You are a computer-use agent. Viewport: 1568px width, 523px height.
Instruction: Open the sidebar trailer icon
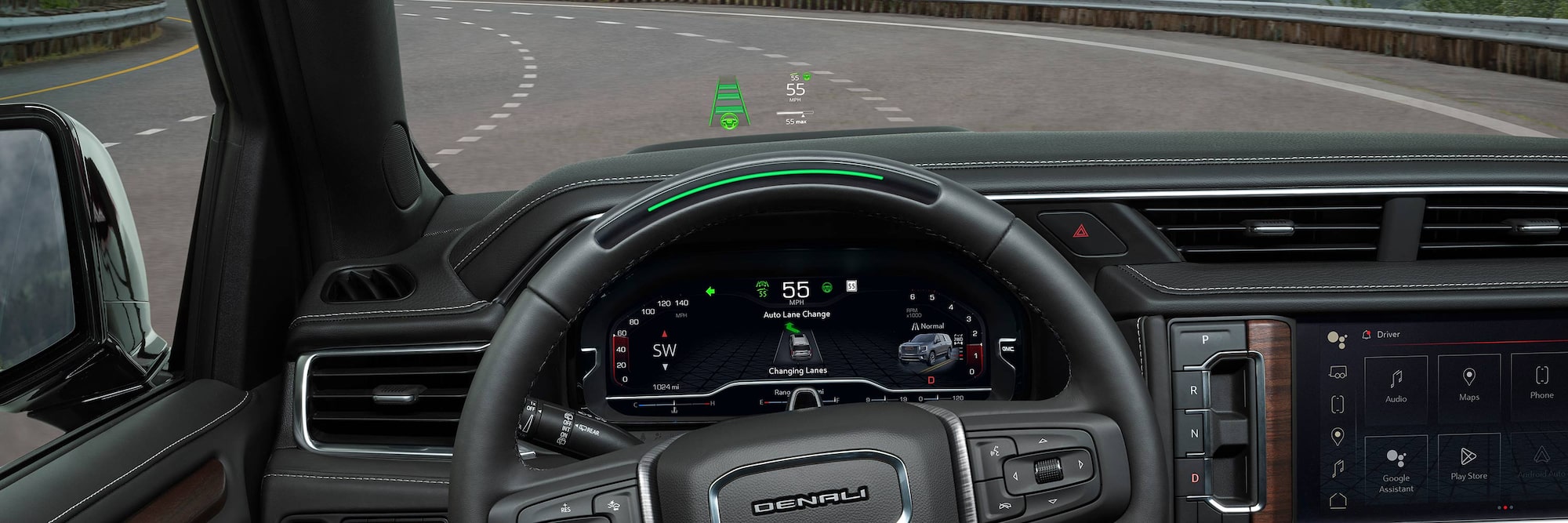pyautogui.click(x=1338, y=372)
